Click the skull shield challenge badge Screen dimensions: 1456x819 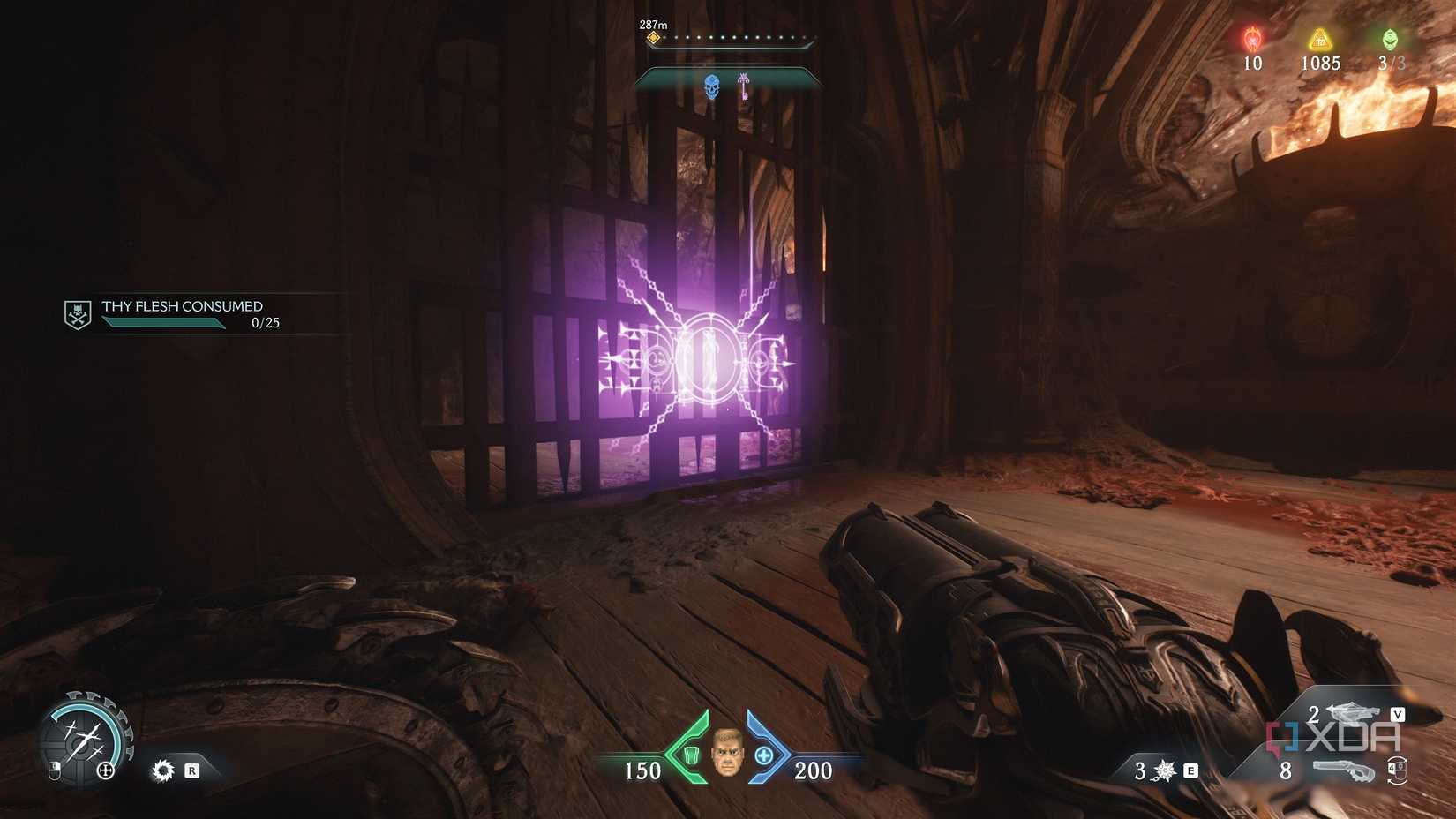click(78, 314)
